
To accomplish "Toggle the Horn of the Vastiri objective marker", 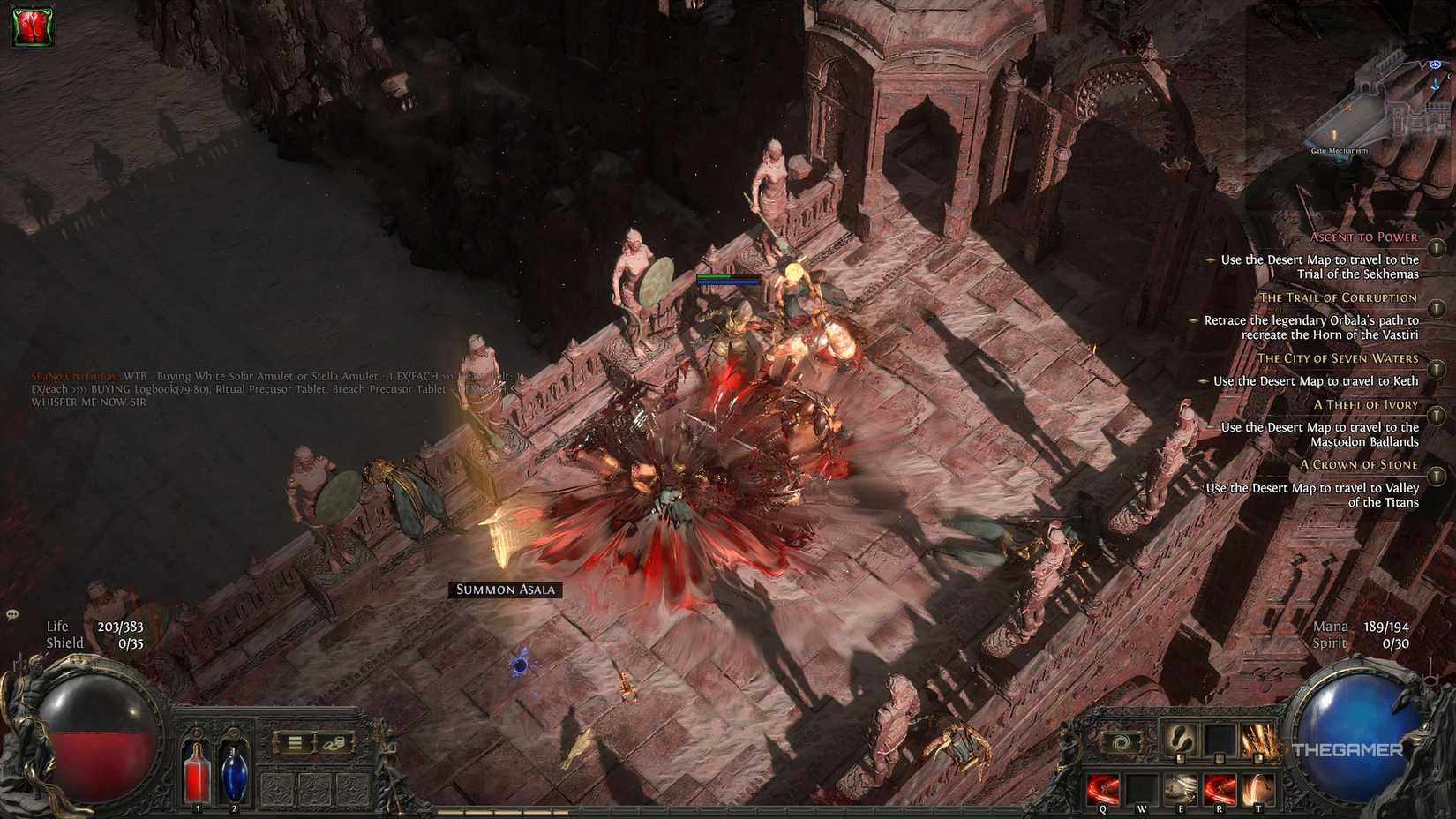I will click(x=1192, y=320).
